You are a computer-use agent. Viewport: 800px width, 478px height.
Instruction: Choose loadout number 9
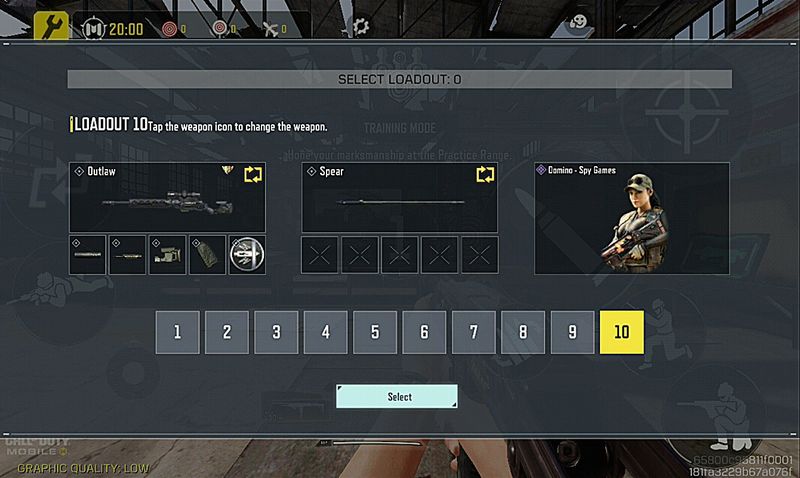click(572, 332)
